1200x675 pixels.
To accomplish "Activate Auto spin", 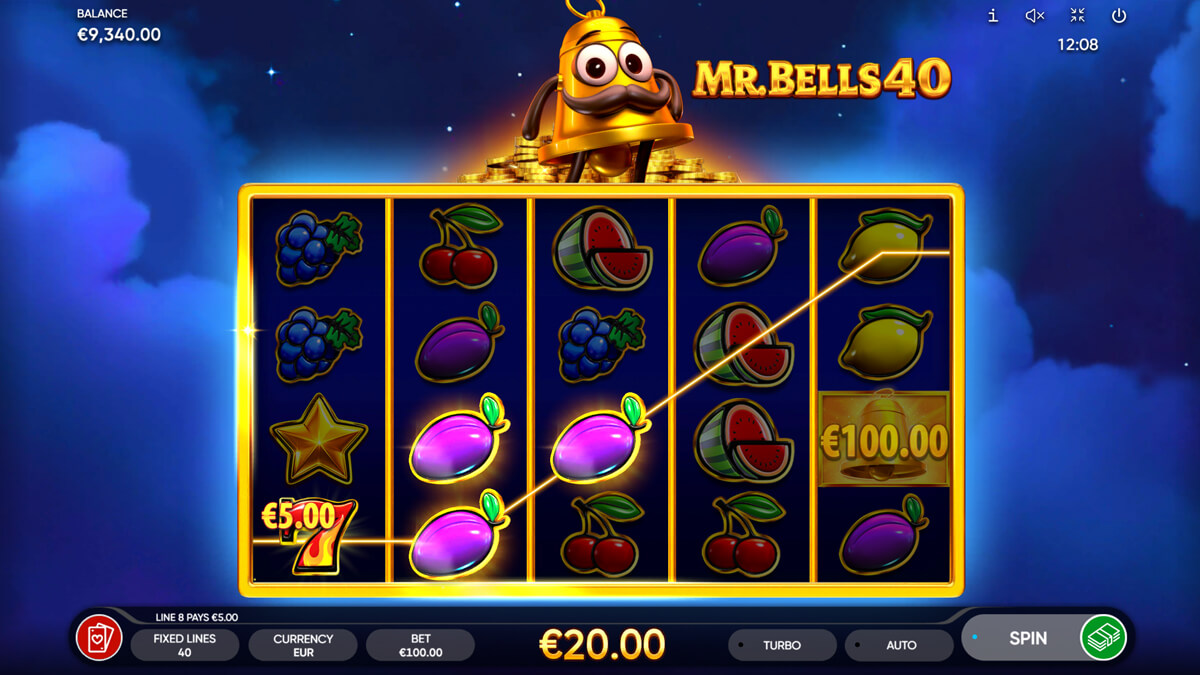I will coord(900,645).
